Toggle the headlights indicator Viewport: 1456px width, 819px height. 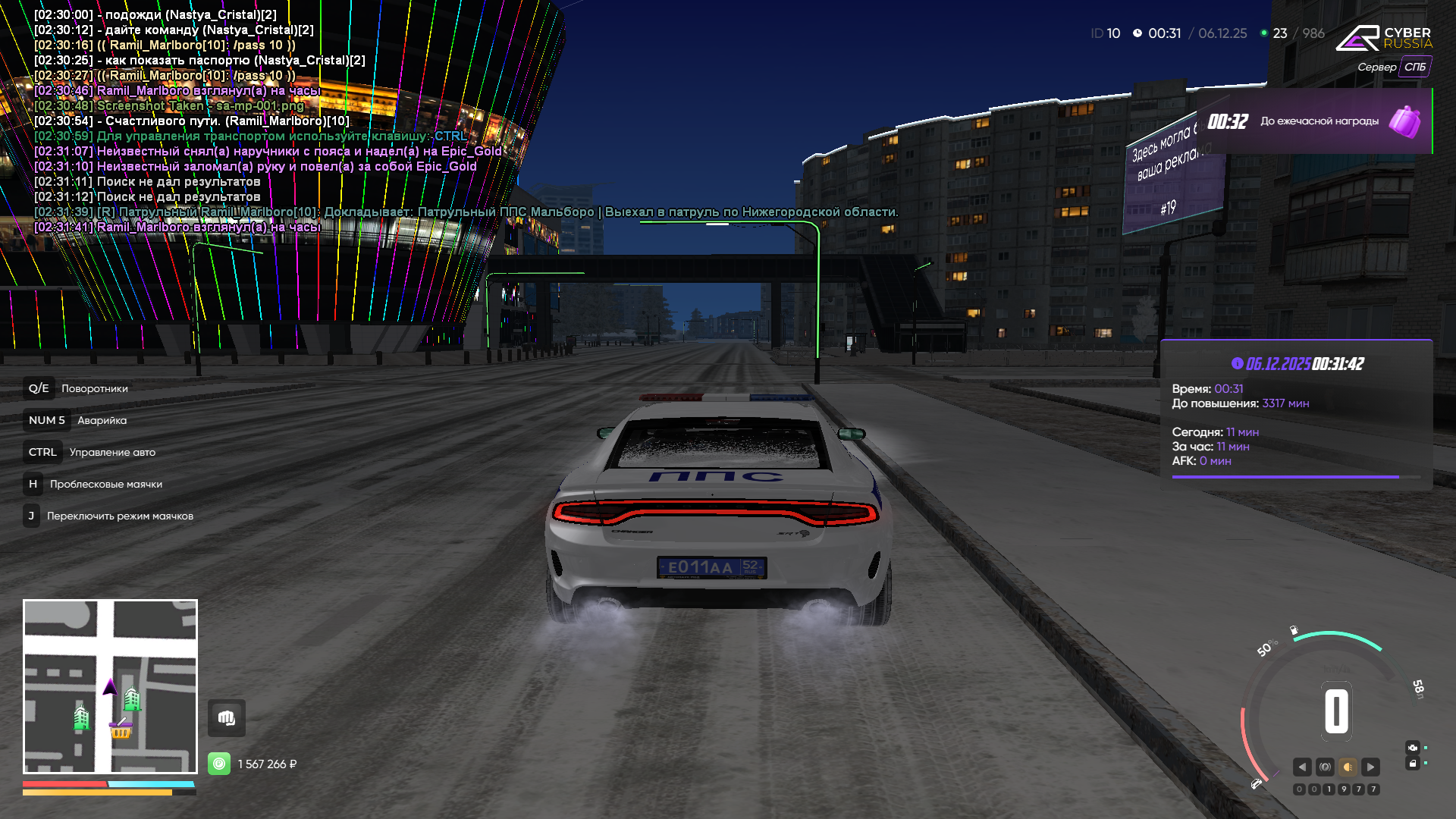point(1348,767)
